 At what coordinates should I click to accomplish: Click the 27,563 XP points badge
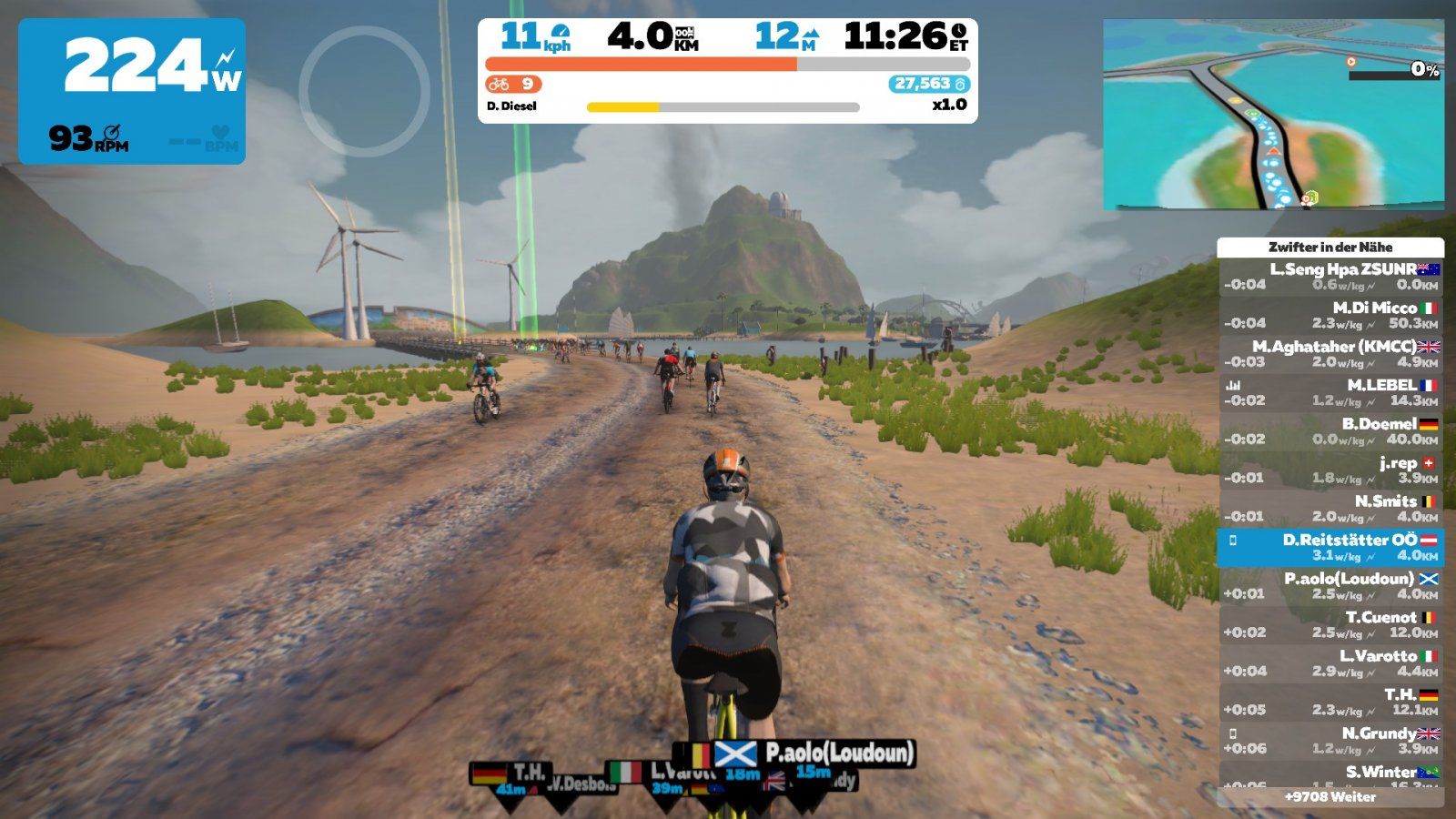click(929, 84)
